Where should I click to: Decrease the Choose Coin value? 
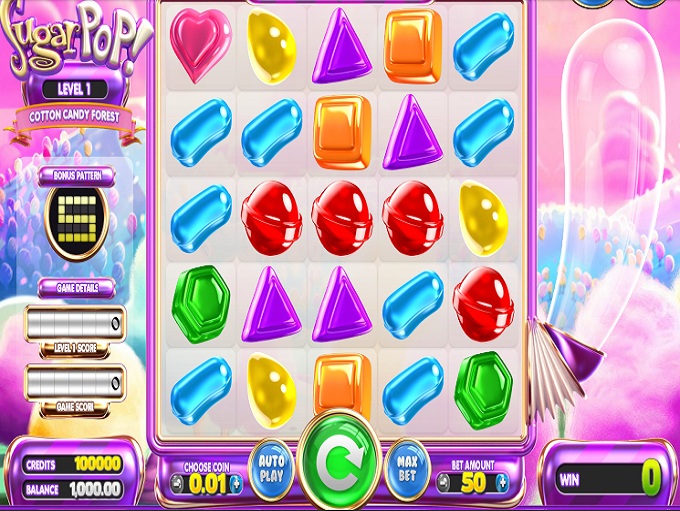[x=176, y=484]
